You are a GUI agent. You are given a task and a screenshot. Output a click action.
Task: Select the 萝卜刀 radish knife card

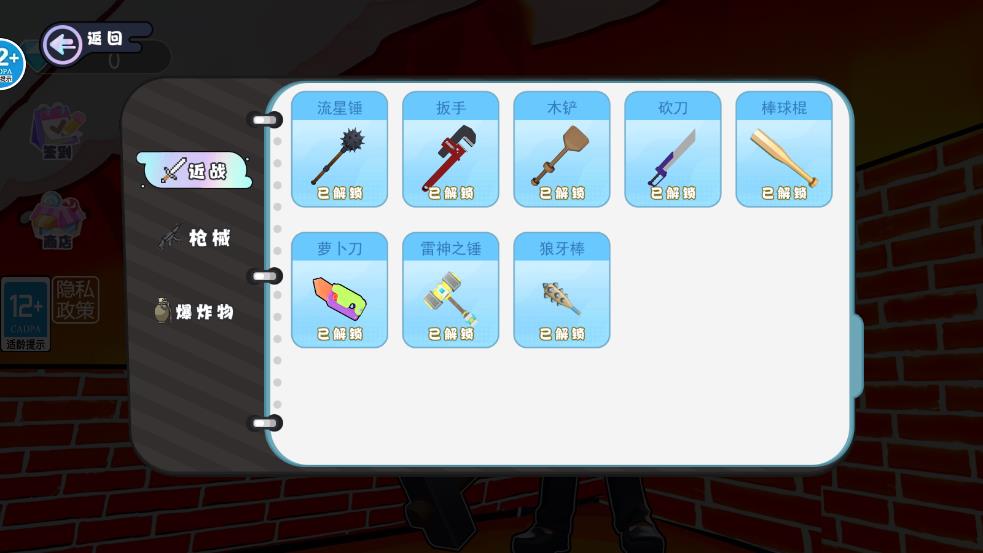click(339, 290)
